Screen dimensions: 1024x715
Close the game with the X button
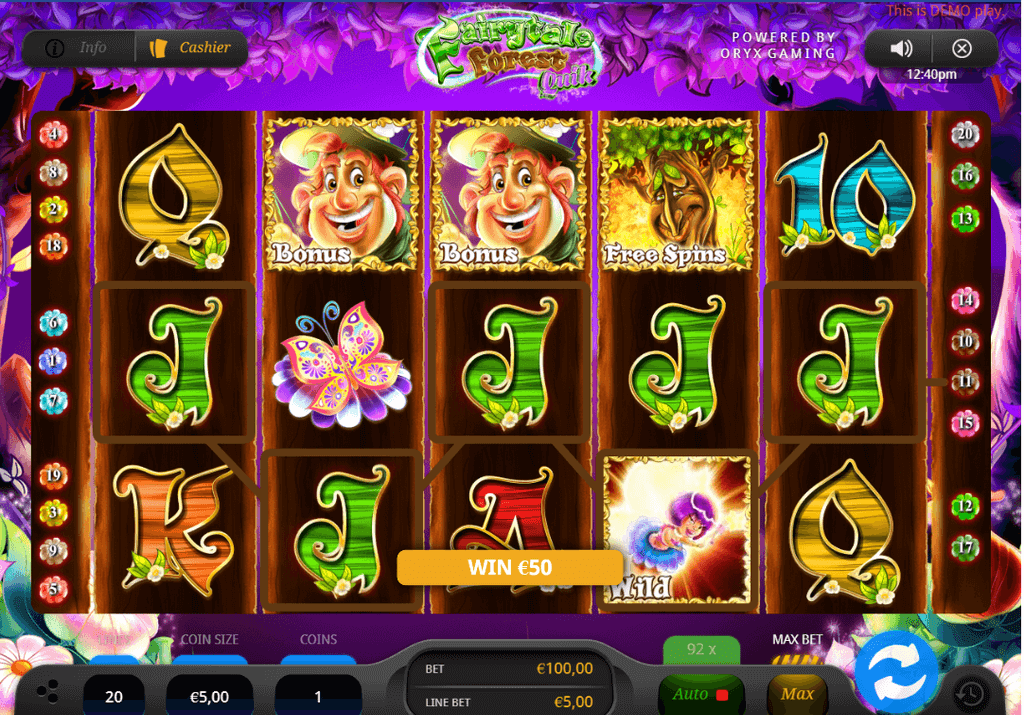(962, 48)
